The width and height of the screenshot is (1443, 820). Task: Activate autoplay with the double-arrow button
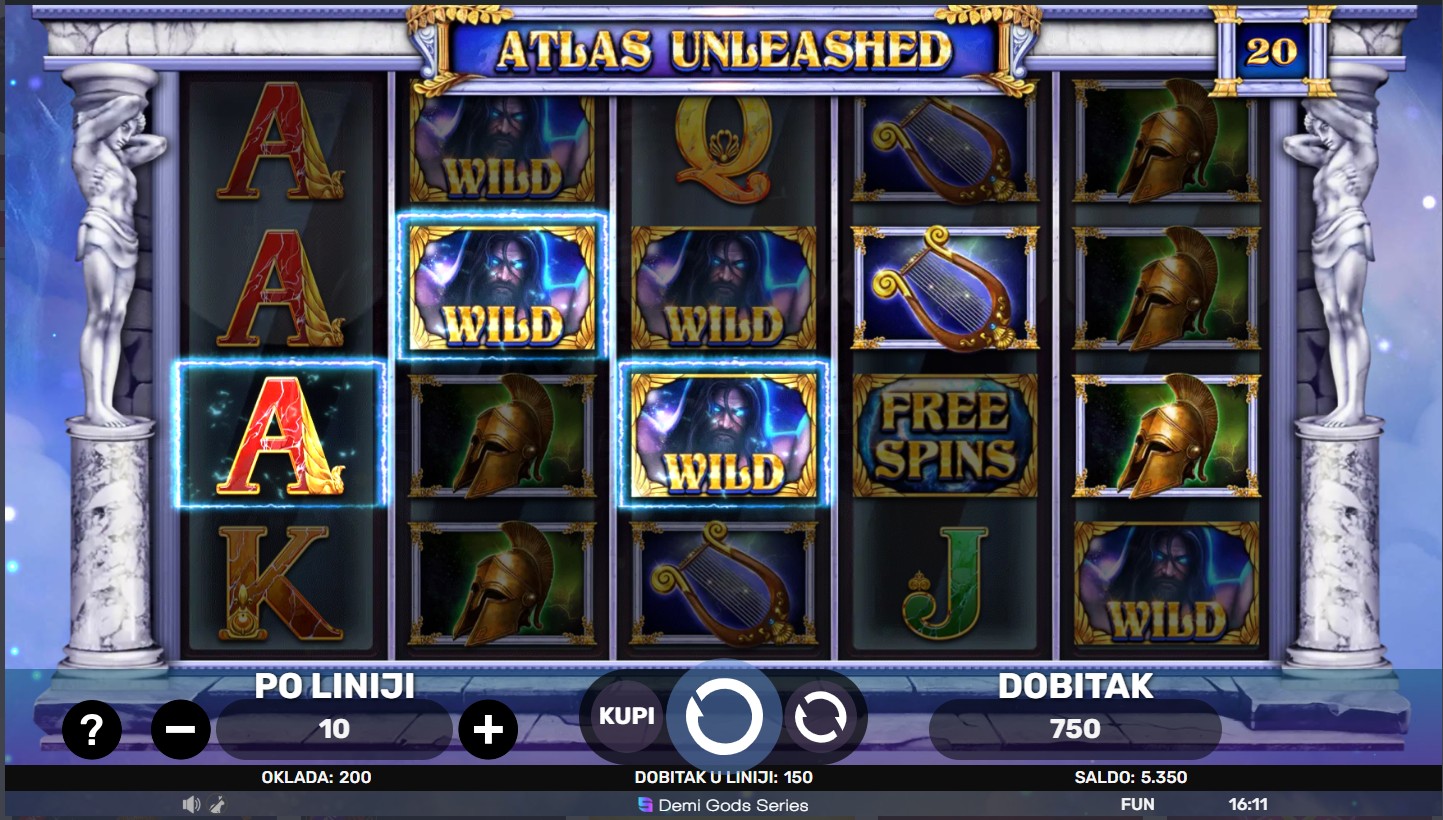click(x=820, y=716)
